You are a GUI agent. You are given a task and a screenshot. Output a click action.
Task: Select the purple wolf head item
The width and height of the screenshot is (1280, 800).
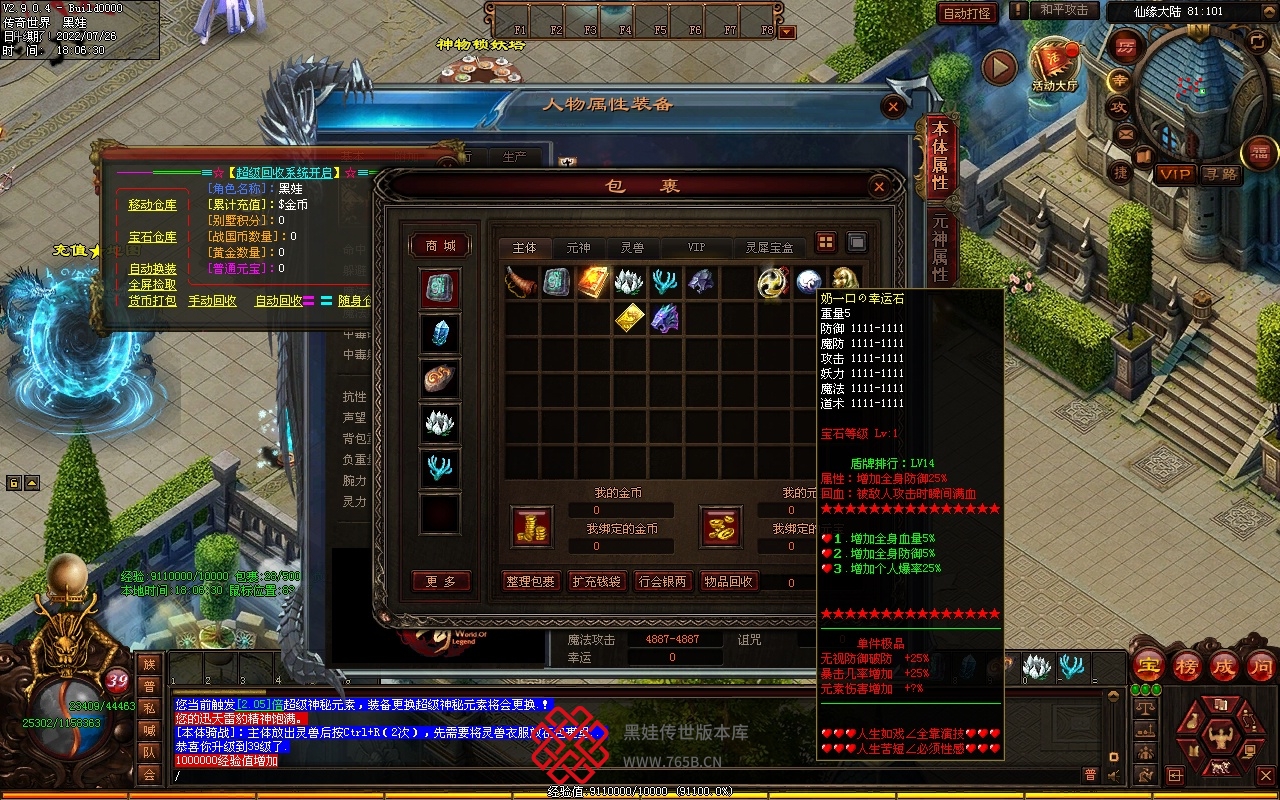pos(664,319)
